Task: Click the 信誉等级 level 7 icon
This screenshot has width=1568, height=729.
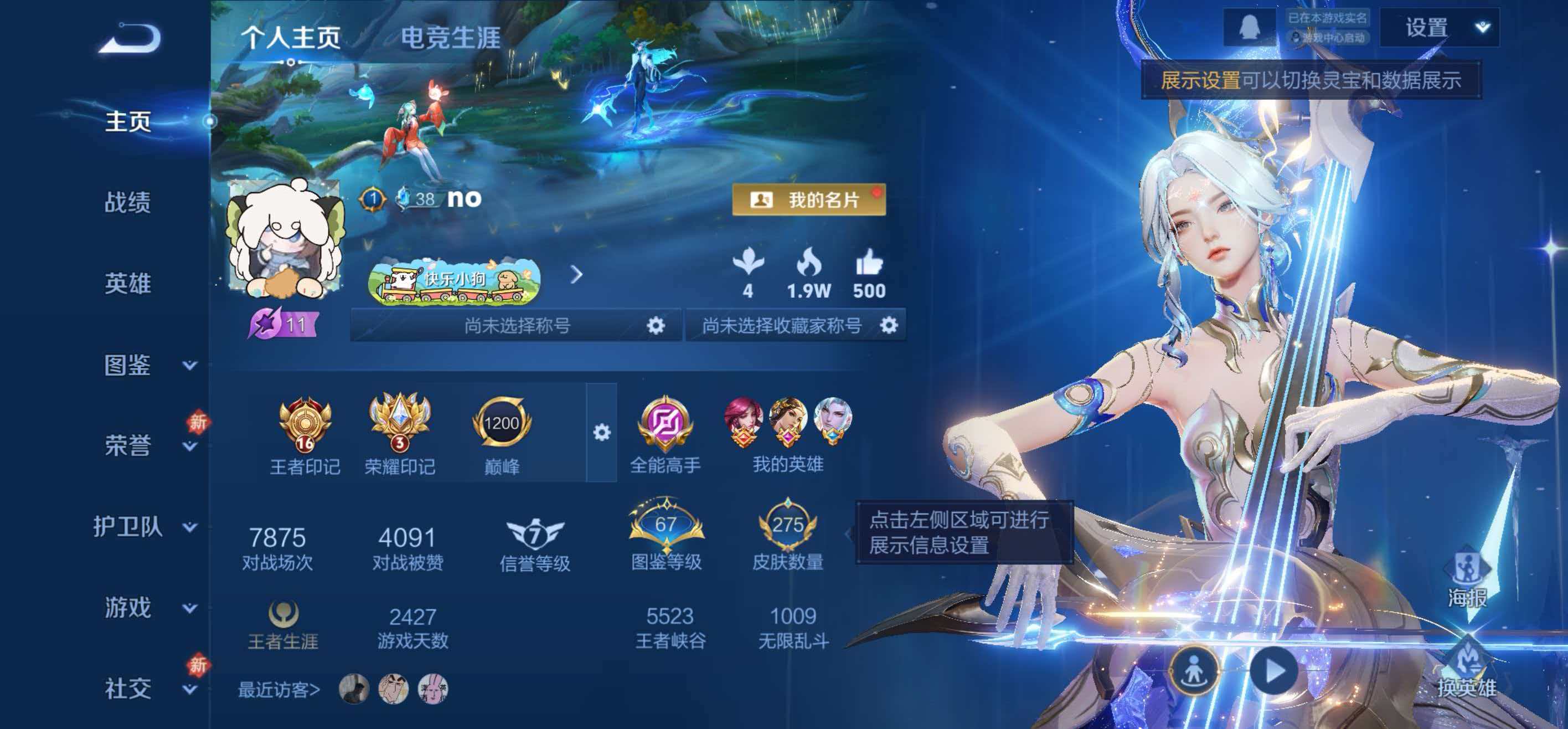Action: (534, 532)
